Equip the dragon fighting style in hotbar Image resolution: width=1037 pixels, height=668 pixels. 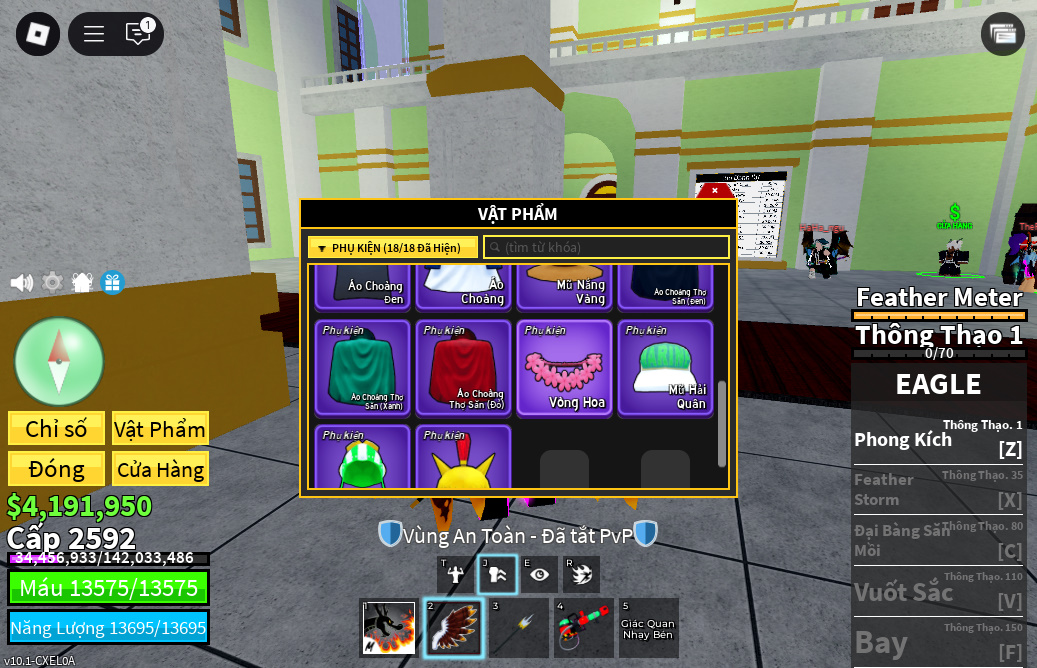pos(388,627)
